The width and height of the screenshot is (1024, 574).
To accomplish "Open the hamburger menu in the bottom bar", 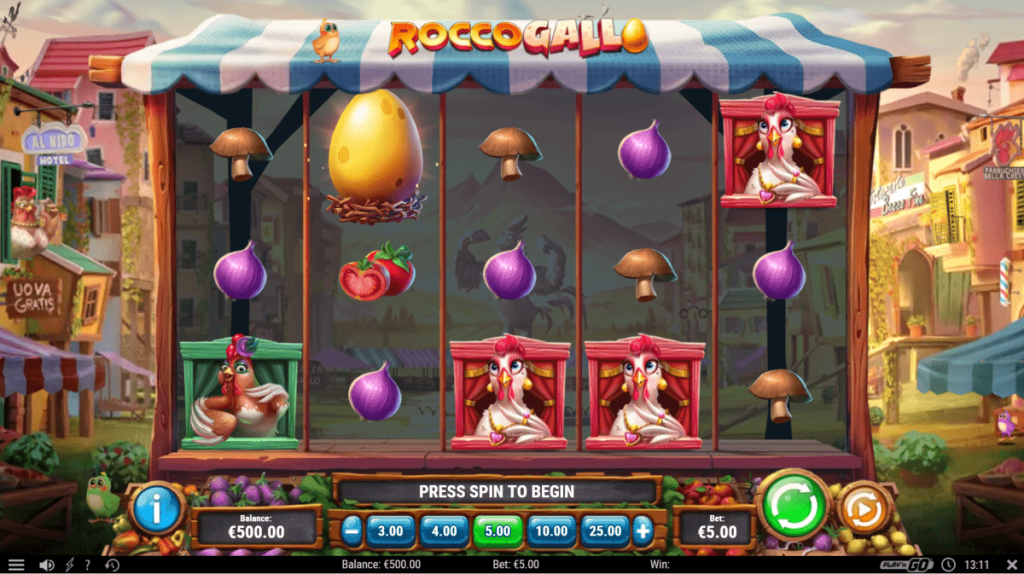I will pos(16,565).
